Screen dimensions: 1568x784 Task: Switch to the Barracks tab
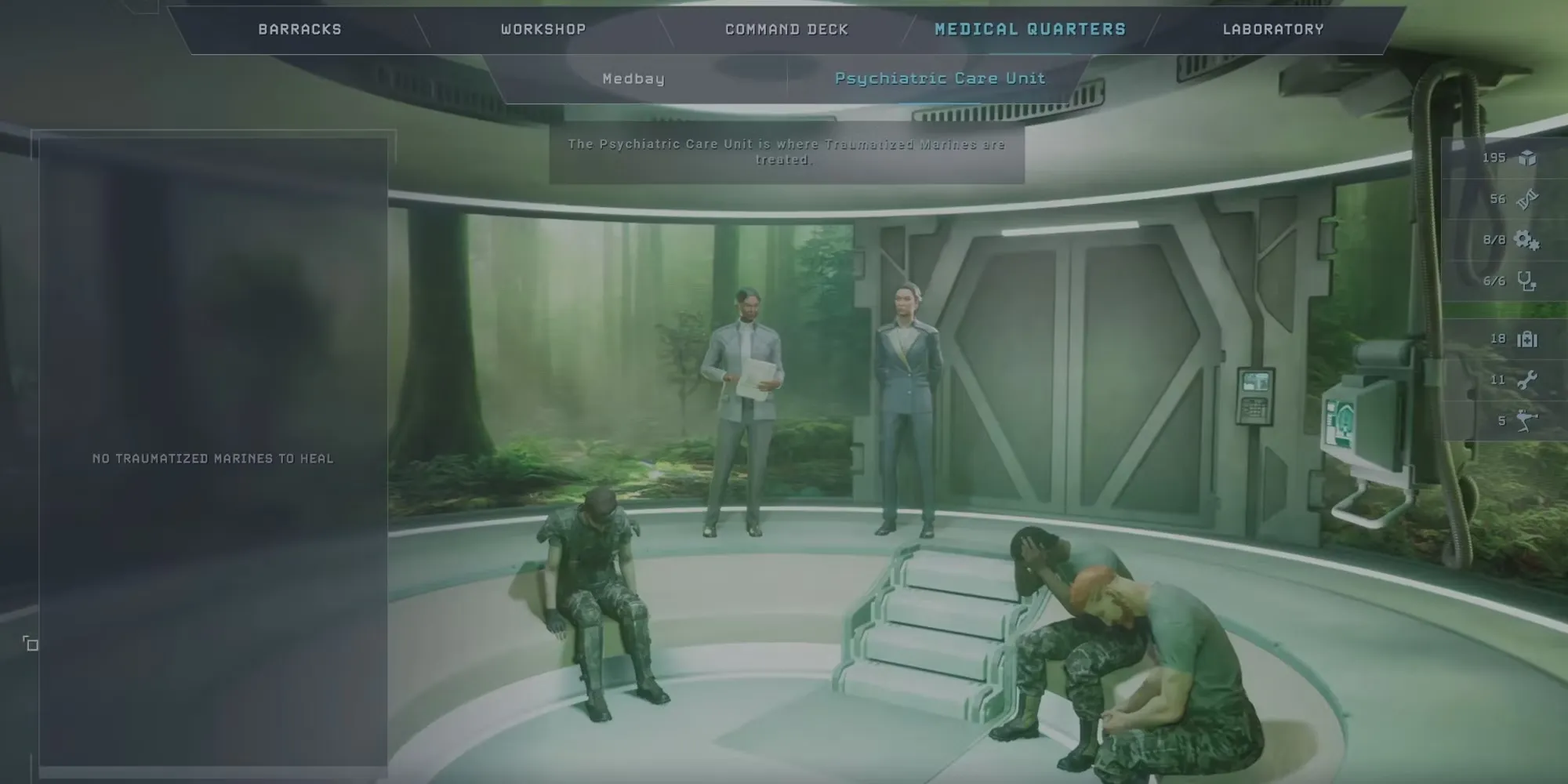[299, 30]
